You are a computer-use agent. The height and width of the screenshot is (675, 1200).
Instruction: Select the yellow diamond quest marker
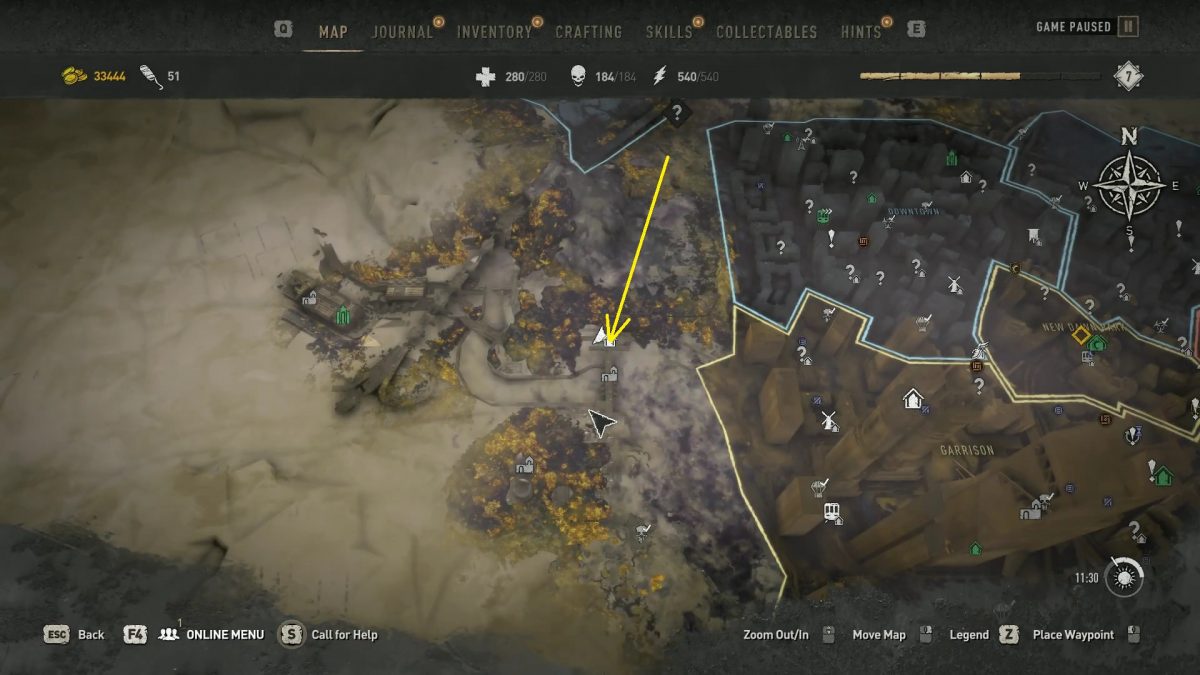pos(1080,335)
